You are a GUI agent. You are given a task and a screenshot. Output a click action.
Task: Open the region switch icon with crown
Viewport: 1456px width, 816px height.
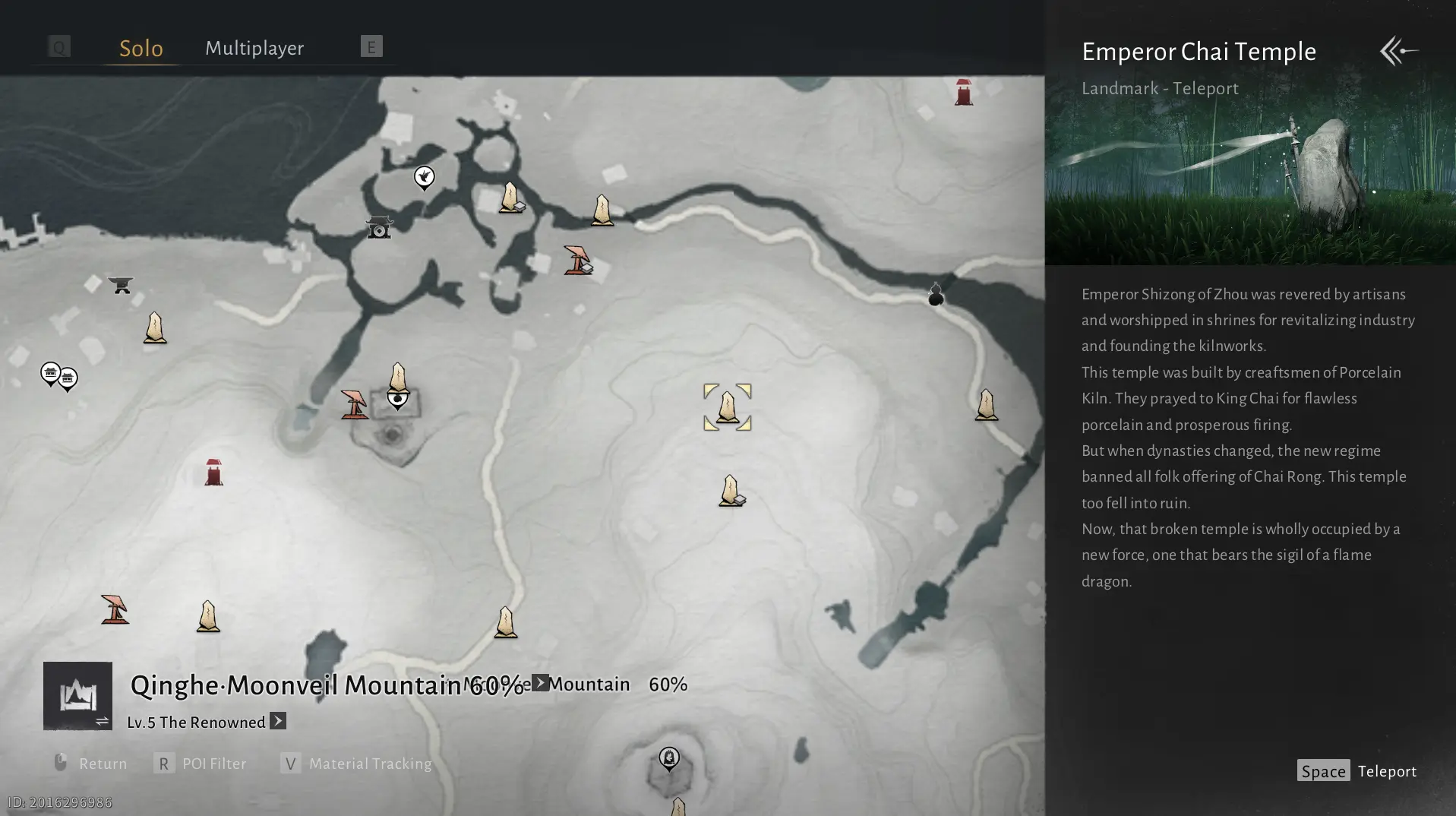(77, 695)
